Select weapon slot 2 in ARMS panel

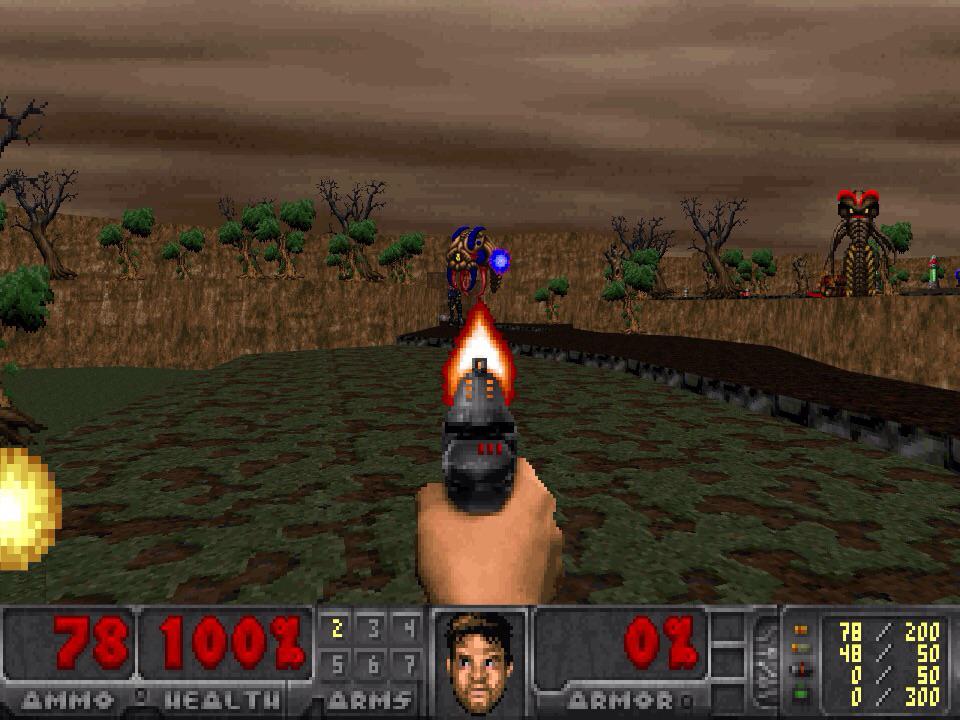pyautogui.click(x=337, y=629)
